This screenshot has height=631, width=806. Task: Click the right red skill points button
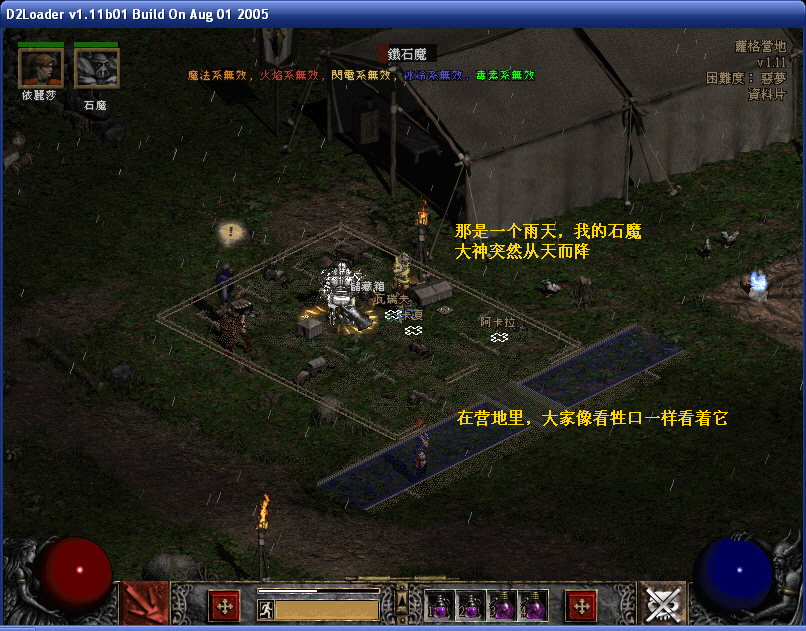[581, 605]
